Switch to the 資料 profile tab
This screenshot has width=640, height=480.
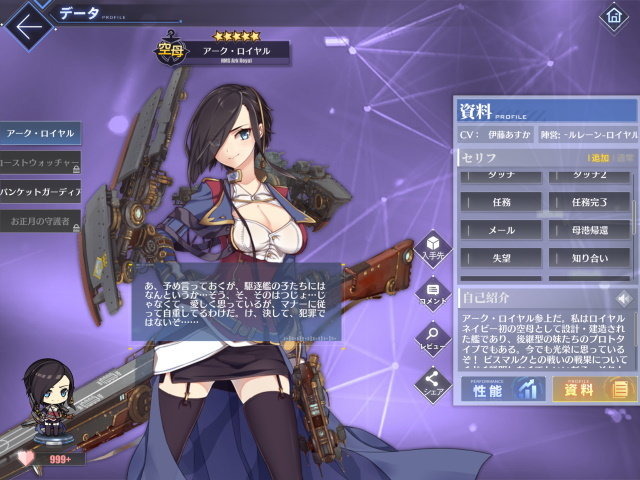tap(593, 388)
